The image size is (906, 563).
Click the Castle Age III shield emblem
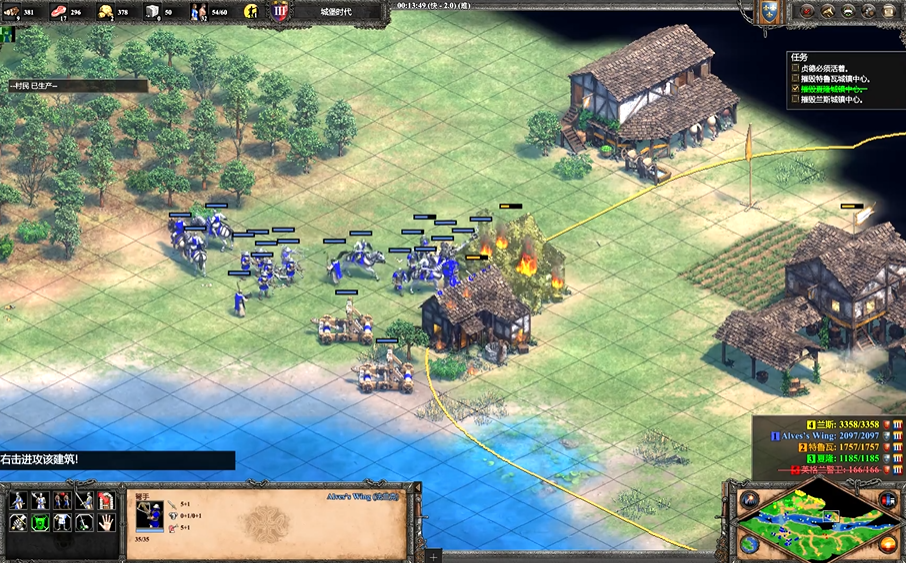tap(279, 13)
